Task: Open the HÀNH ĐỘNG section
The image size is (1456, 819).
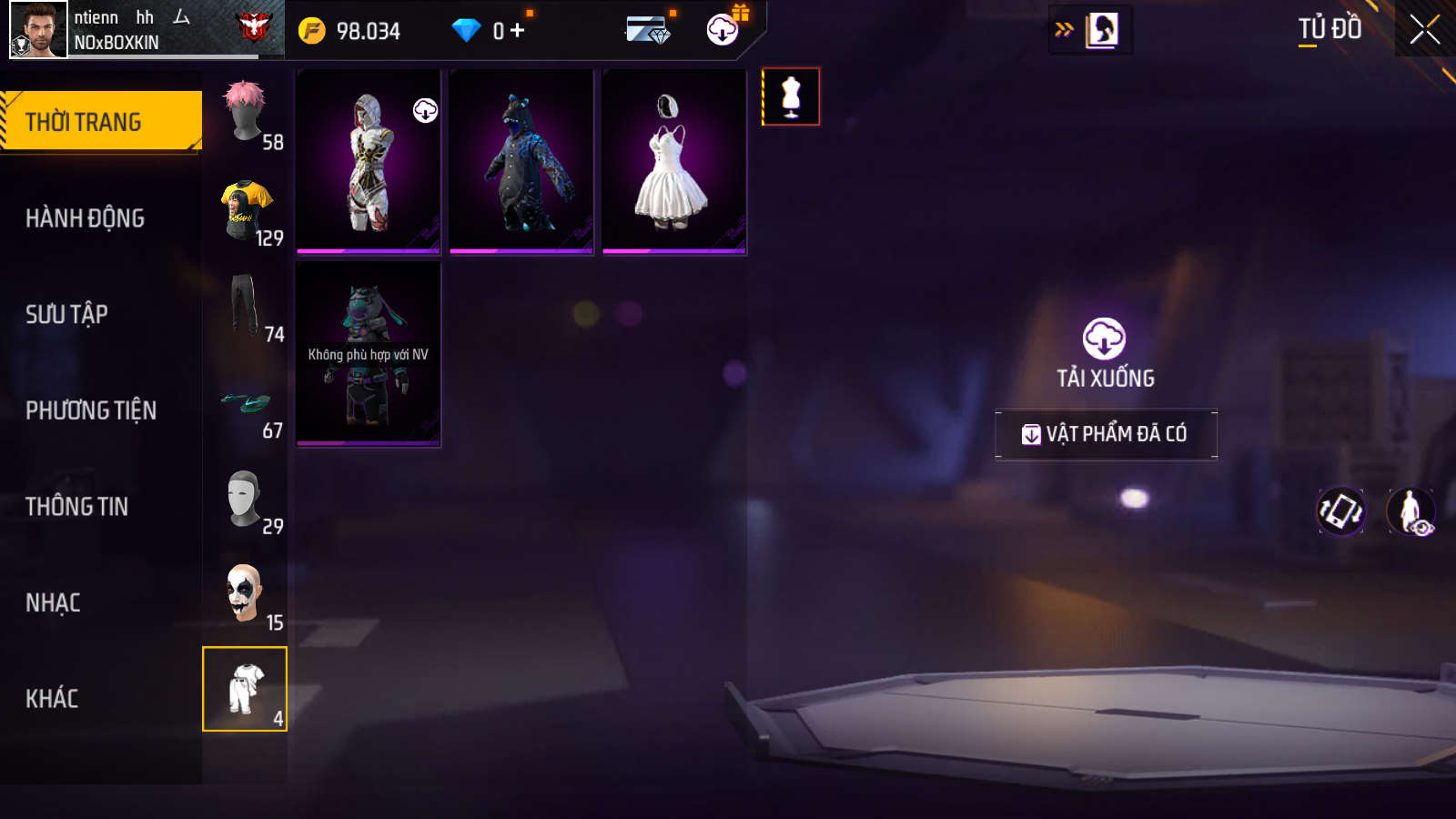Action: [x=86, y=218]
